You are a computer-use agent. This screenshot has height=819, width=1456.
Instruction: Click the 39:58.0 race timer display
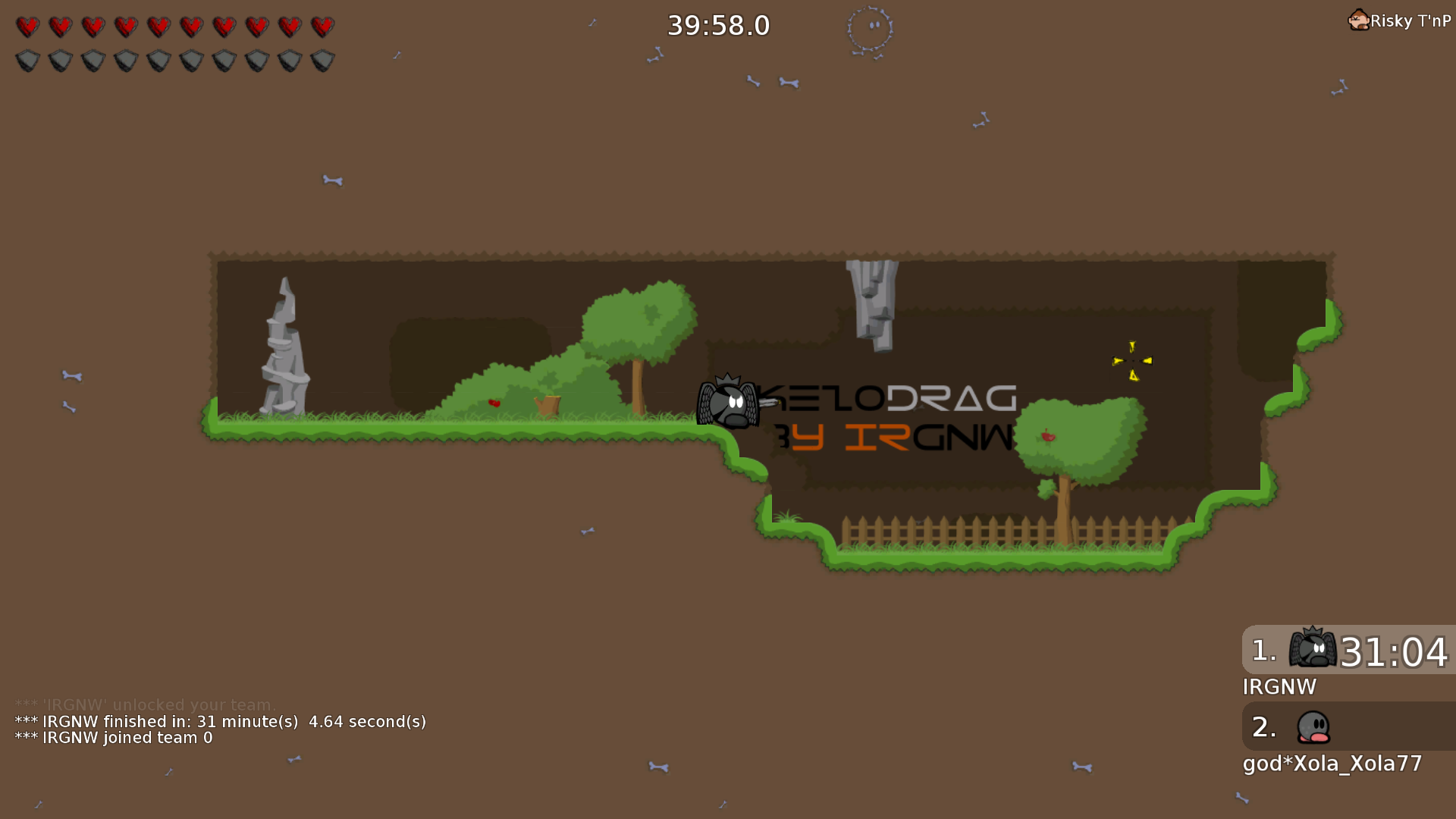pos(717,25)
